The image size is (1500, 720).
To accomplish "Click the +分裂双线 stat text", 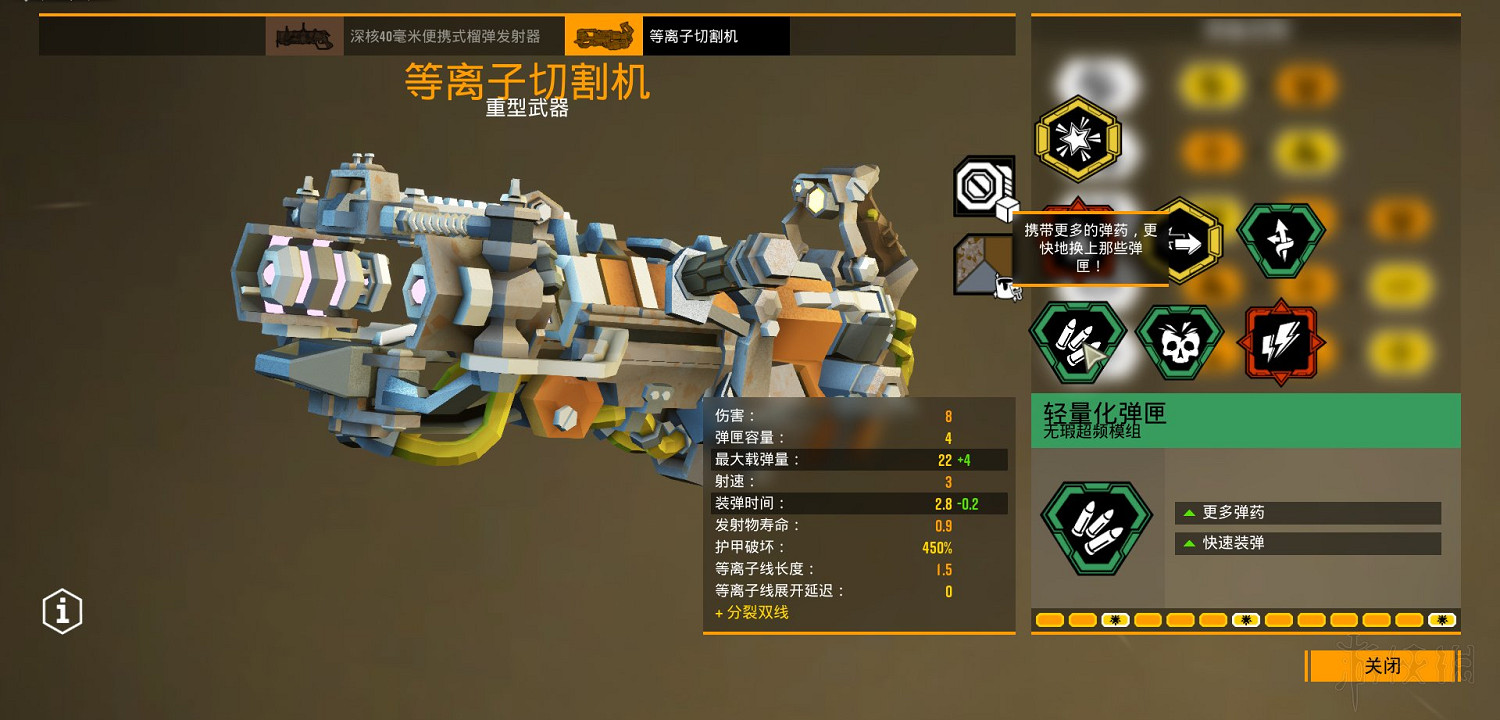I will tap(750, 613).
